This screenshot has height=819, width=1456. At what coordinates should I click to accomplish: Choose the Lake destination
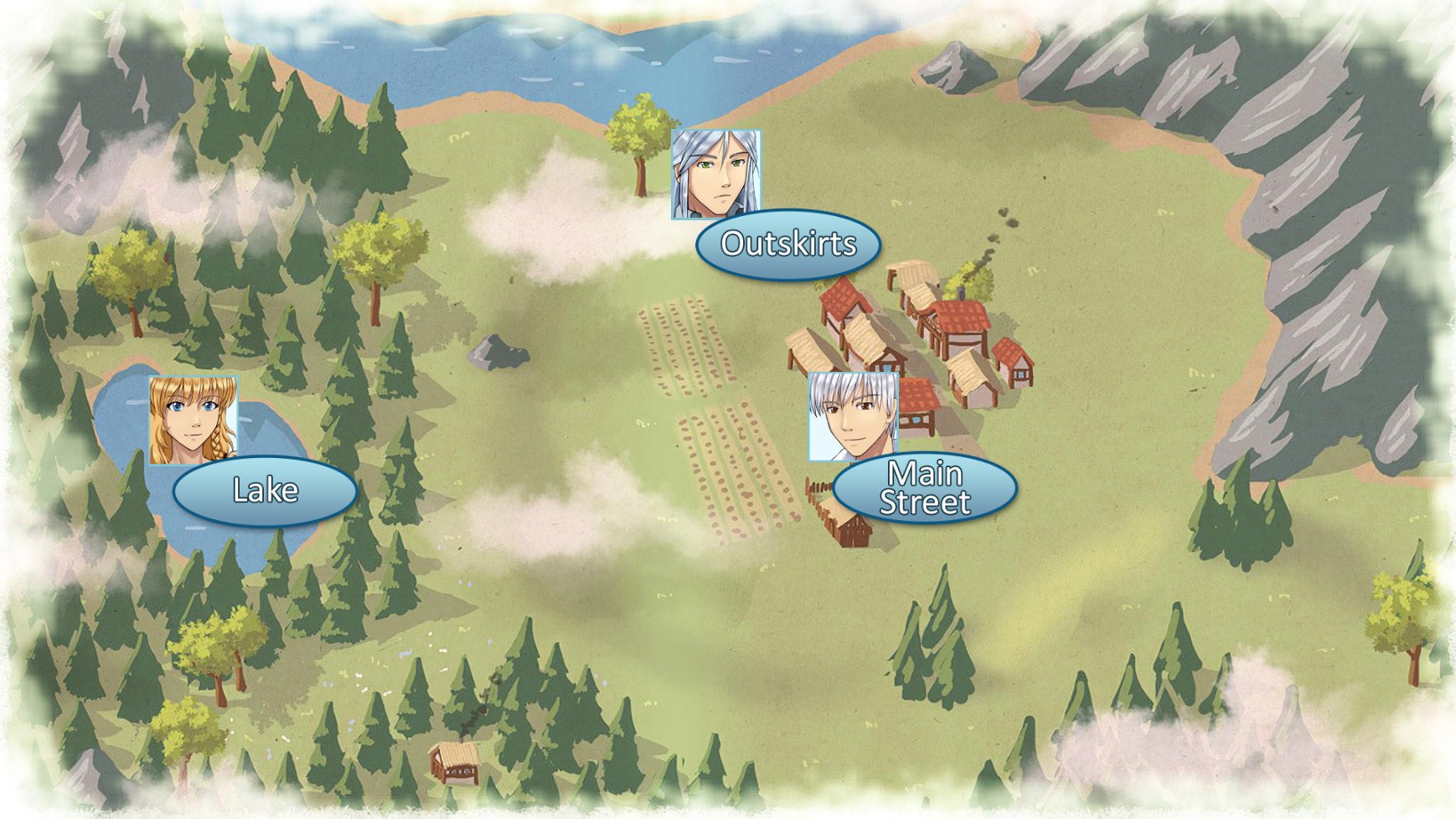[265, 491]
